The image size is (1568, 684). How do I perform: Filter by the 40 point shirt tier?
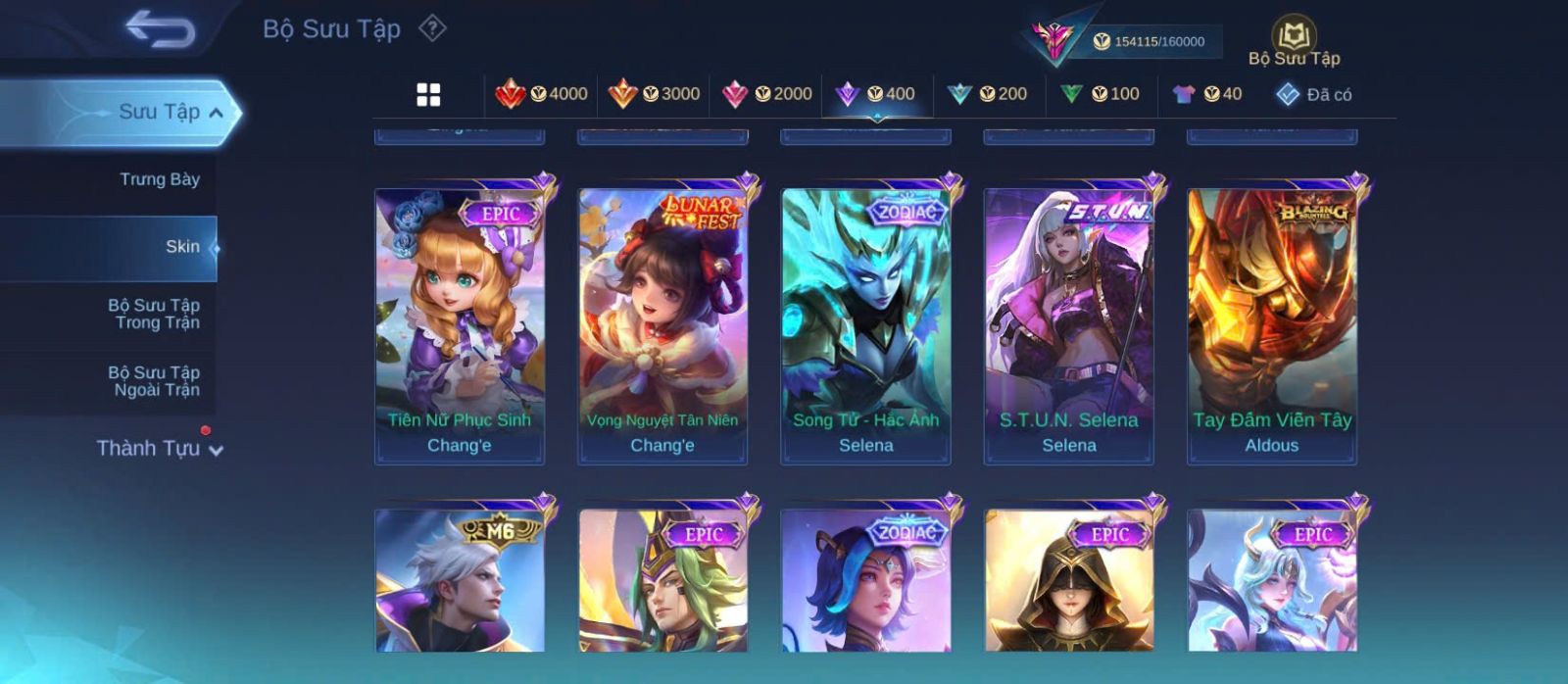coord(1207,94)
